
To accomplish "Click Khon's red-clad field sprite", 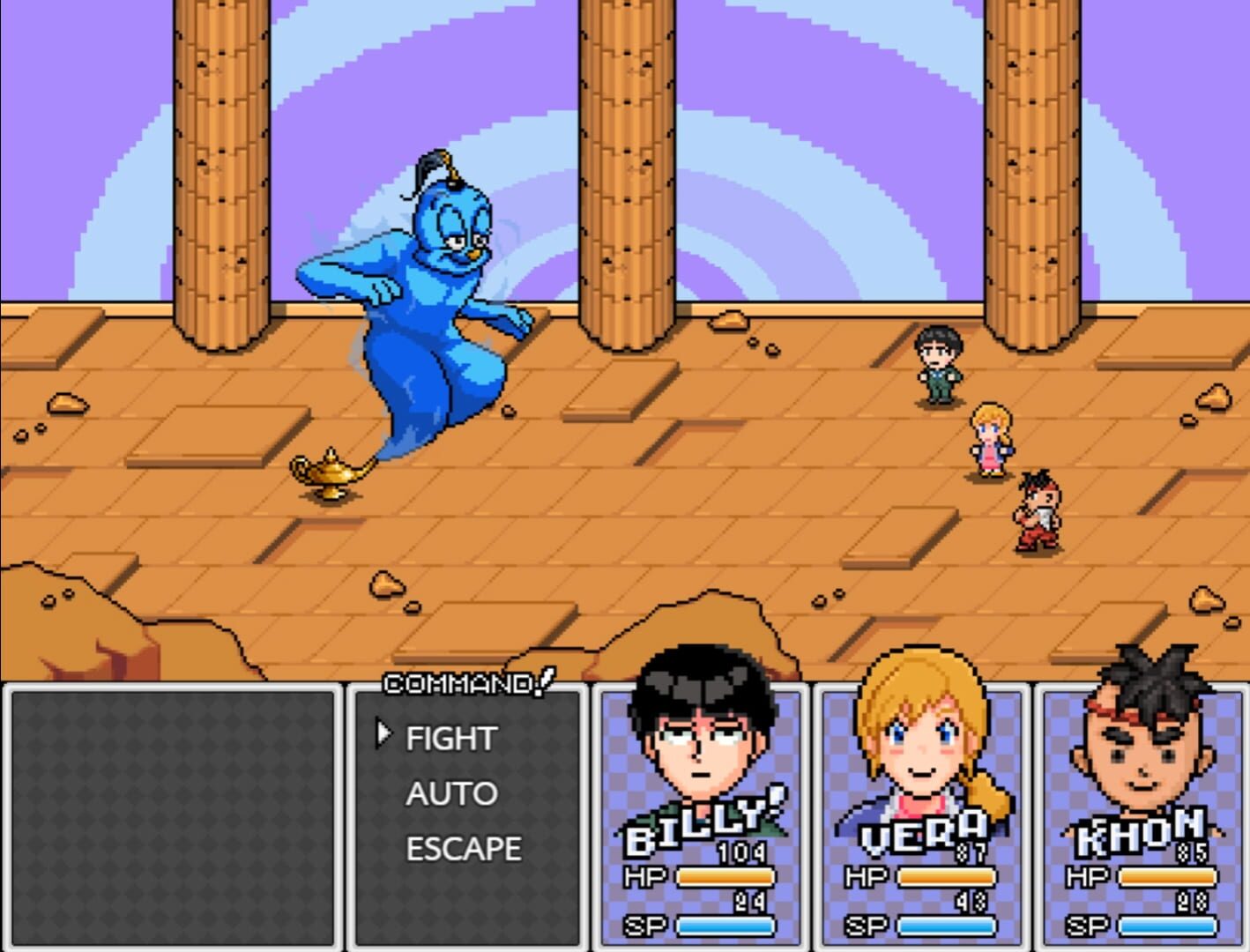I will [1038, 511].
